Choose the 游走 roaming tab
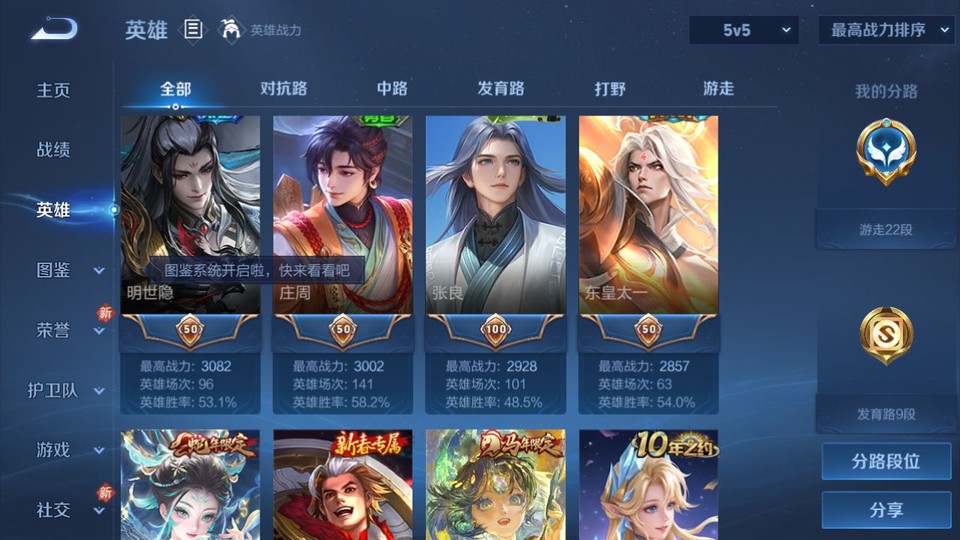 718,88
